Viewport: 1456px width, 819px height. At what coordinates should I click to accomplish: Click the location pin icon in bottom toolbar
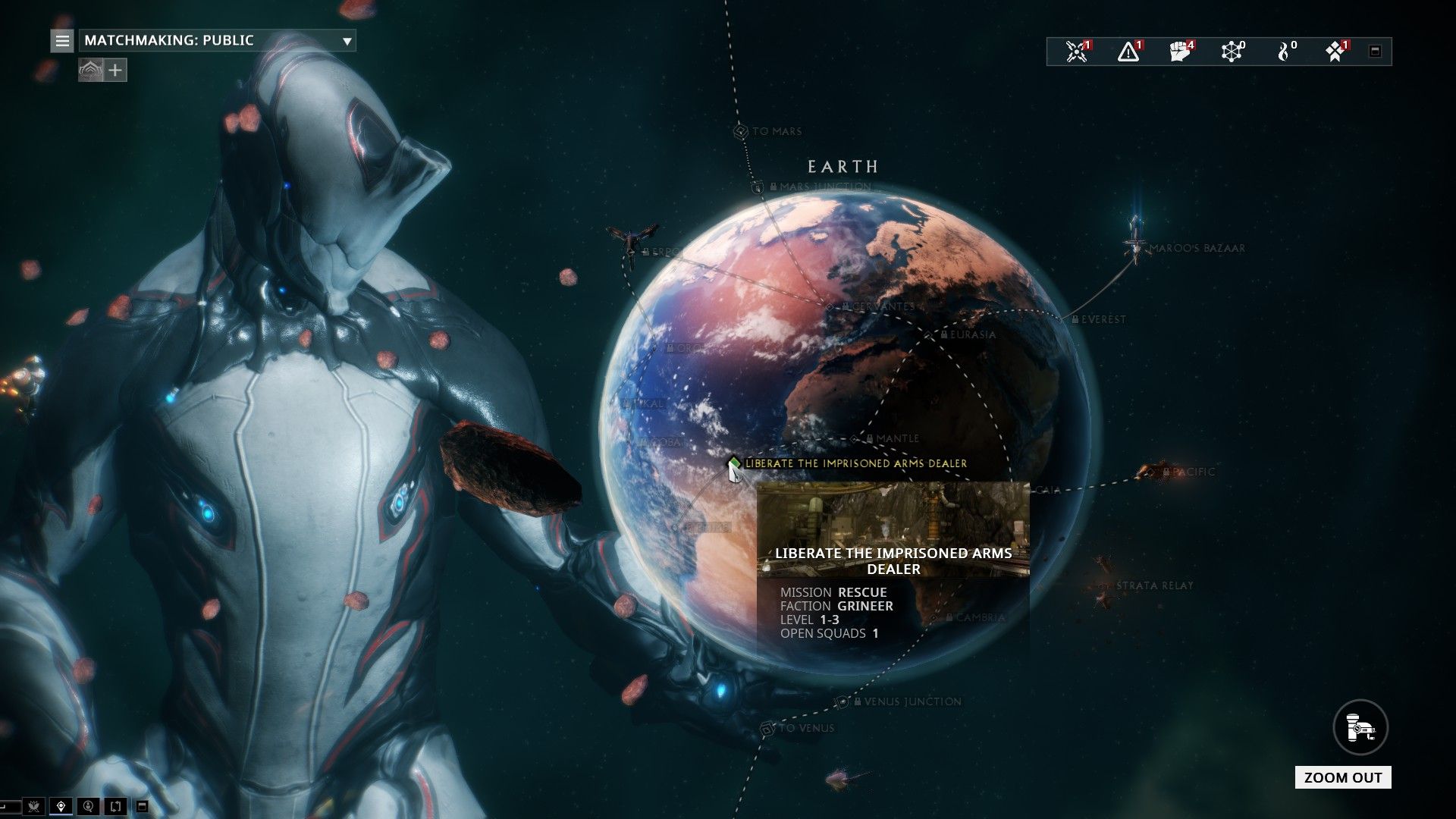click(61, 806)
